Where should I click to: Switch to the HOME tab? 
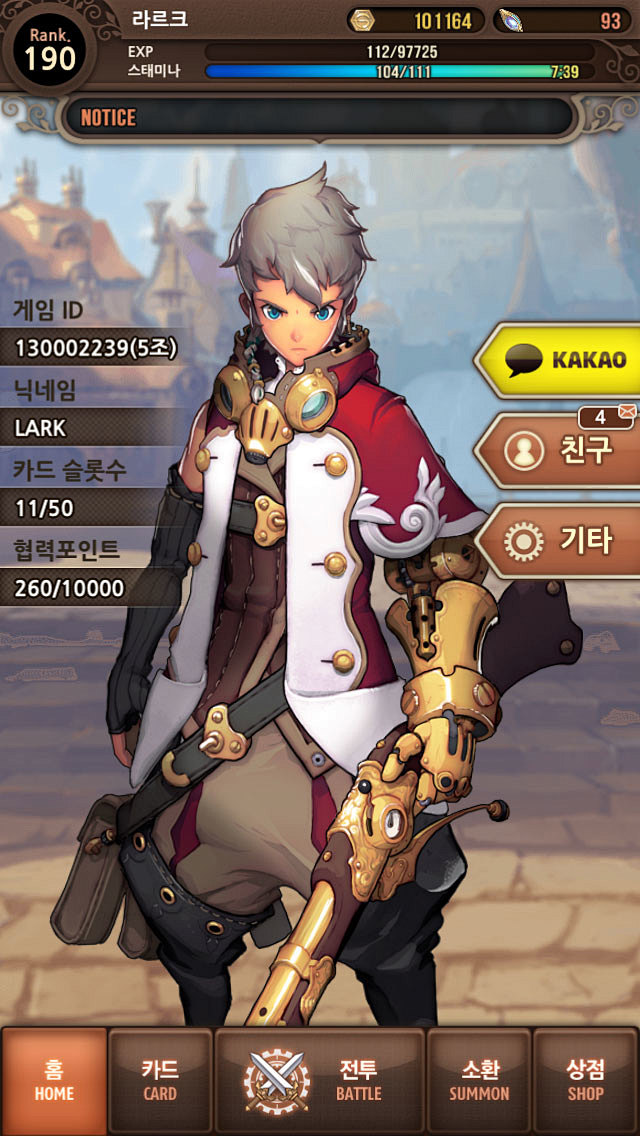coord(55,1081)
